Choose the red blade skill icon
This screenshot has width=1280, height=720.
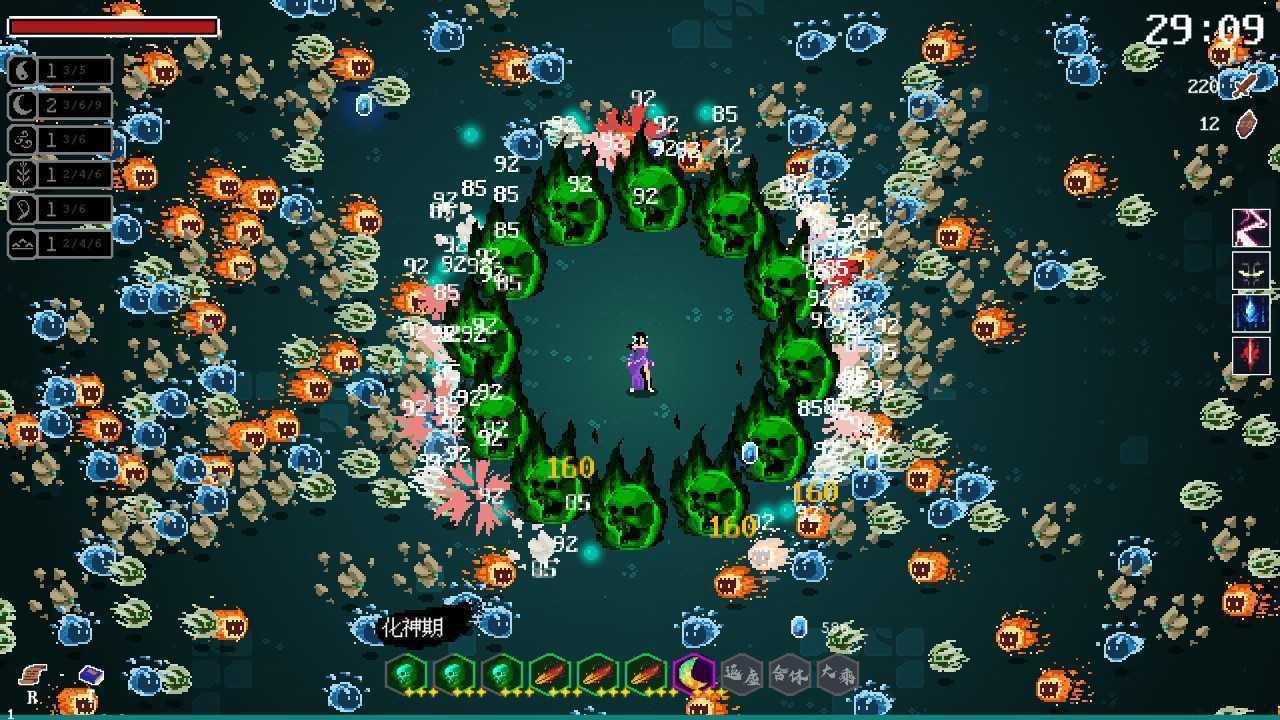click(x=1251, y=356)
